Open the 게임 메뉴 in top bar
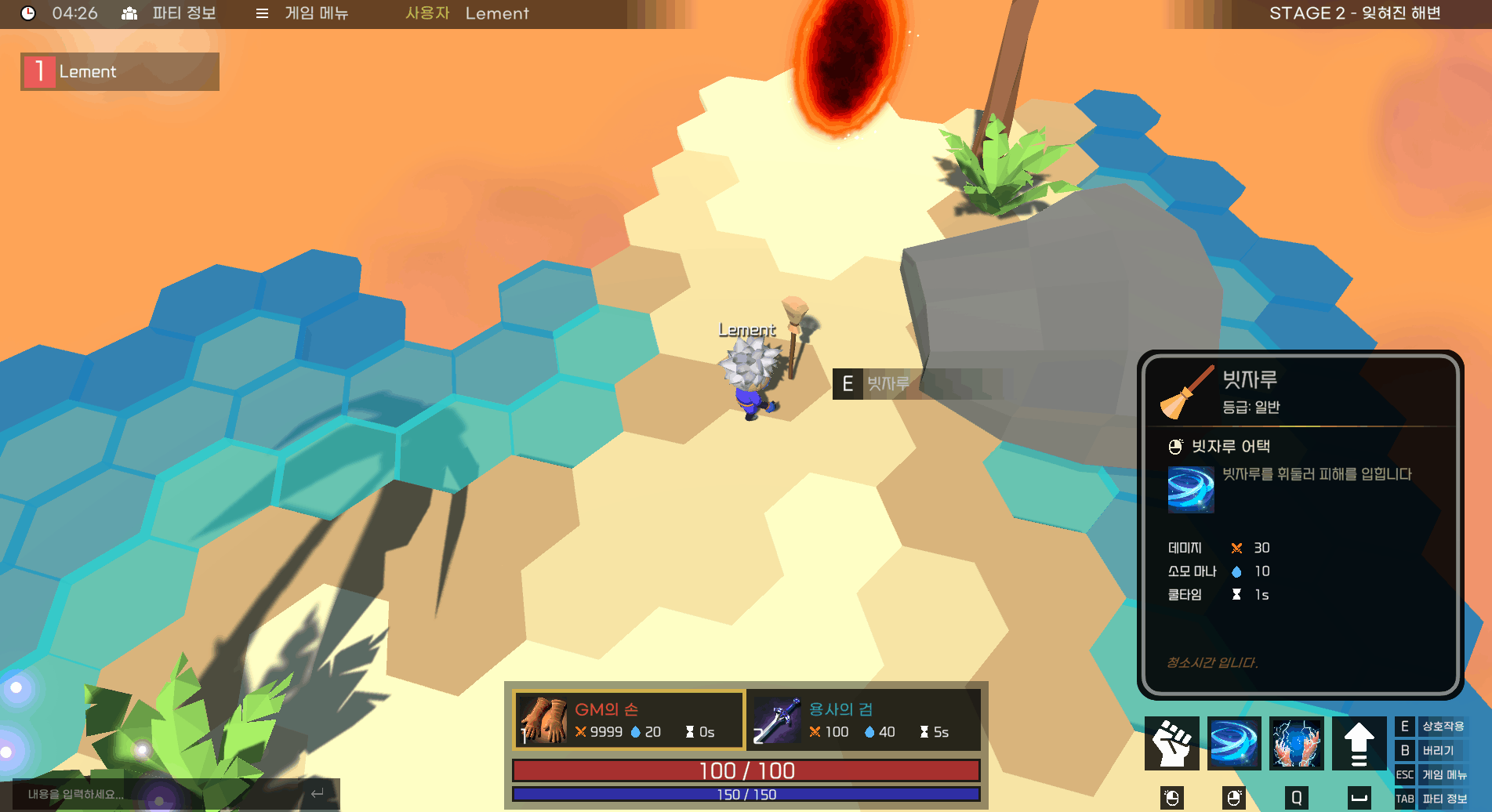1492x812 pixels. click(303, 13)
